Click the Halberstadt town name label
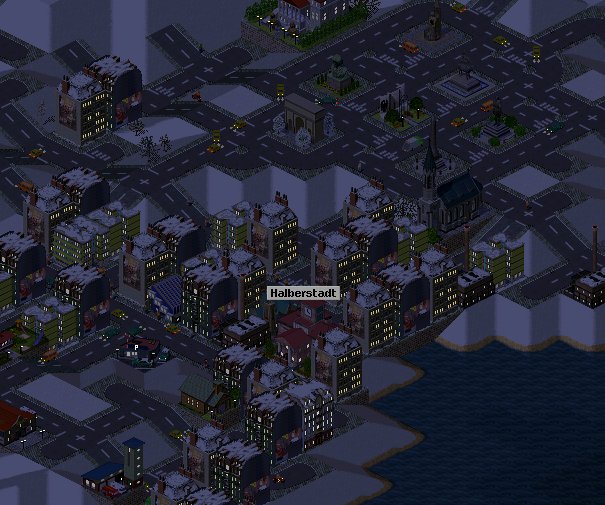The height and width of the screenshot is (505, 605). (x=303, y=293)
